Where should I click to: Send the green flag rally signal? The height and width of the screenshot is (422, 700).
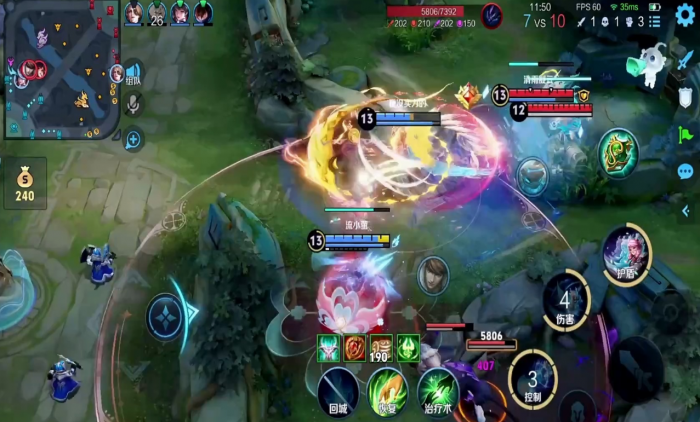[x=685, y=134]
